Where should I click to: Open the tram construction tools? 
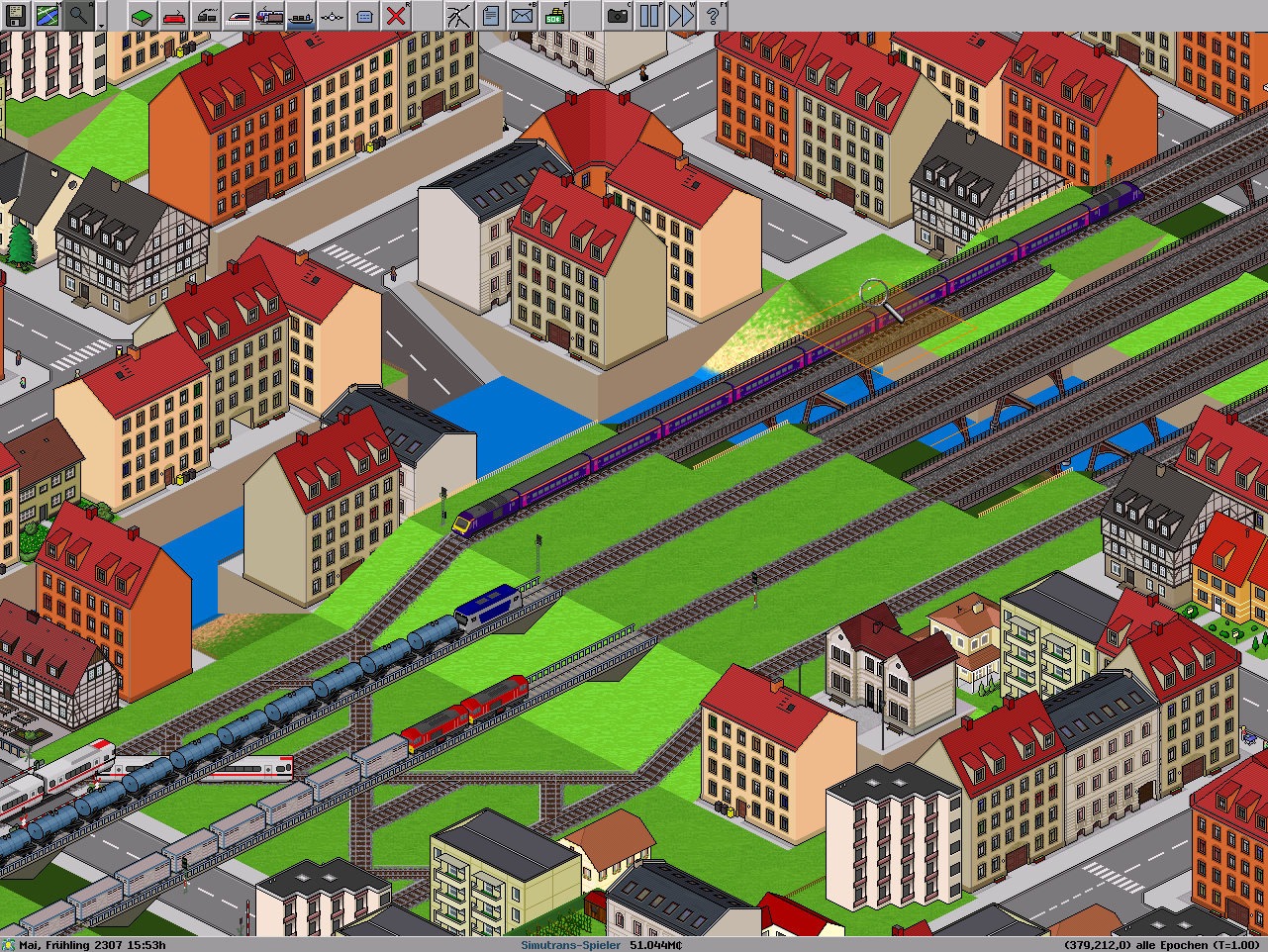pos(205,15)
